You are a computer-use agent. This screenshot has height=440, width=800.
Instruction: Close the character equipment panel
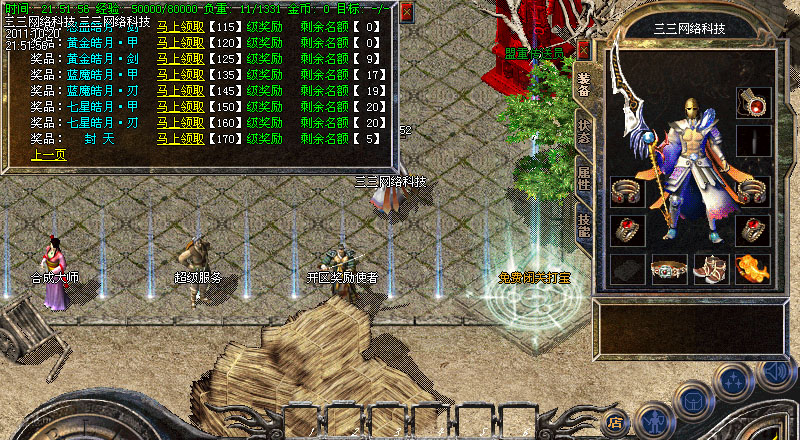(x=584, y=51)
